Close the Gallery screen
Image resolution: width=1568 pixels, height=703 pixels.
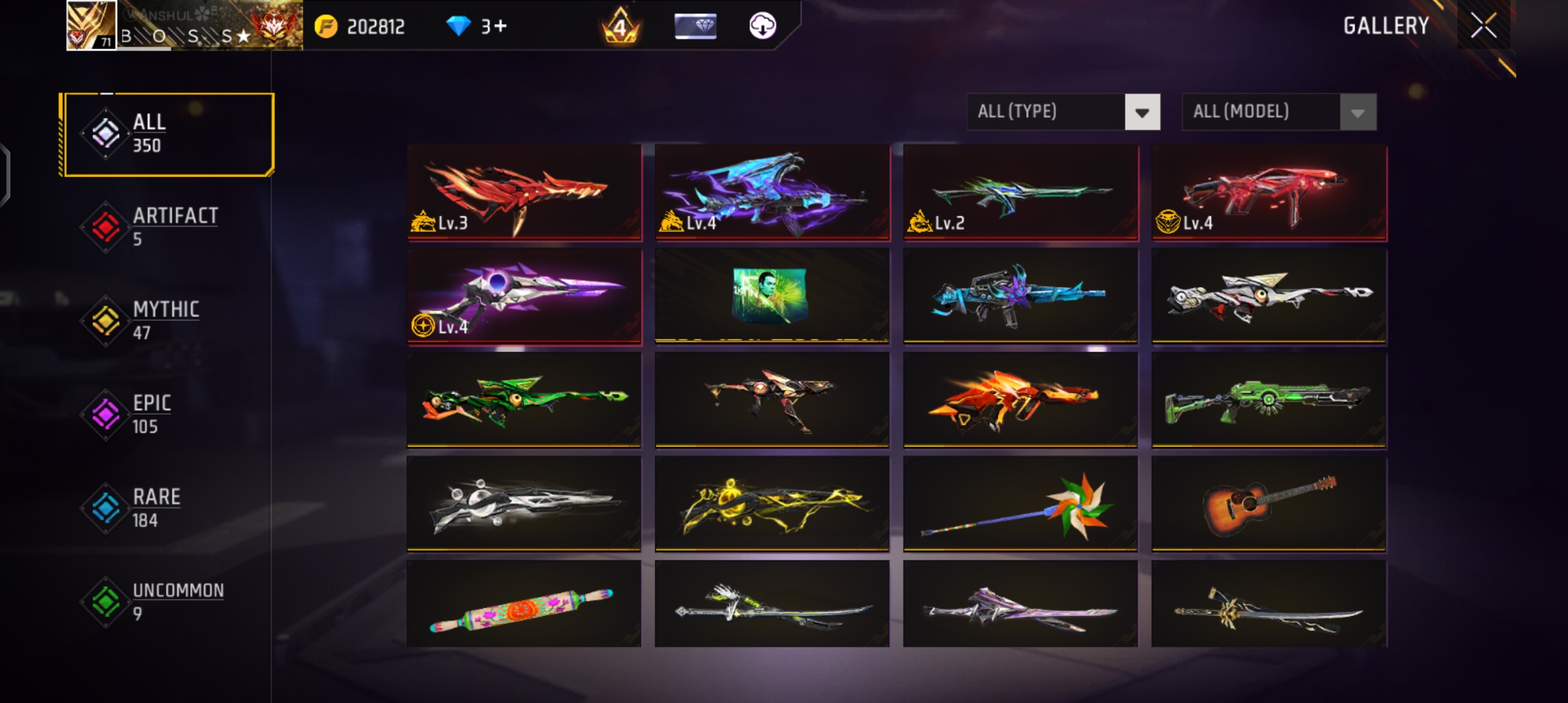click(x=1483, y=26)
